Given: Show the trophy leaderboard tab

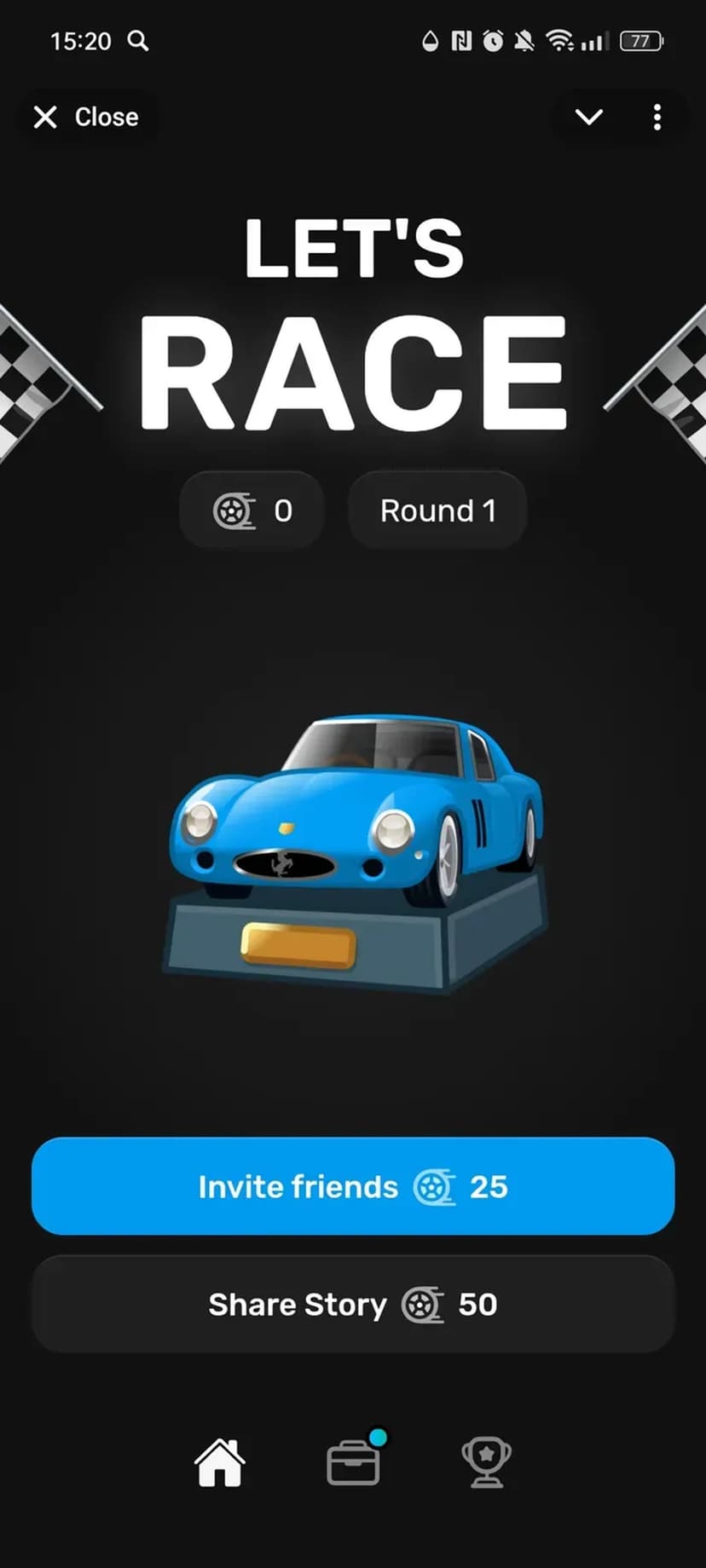Looking at the screenshot, I should tap(486, 1462).
